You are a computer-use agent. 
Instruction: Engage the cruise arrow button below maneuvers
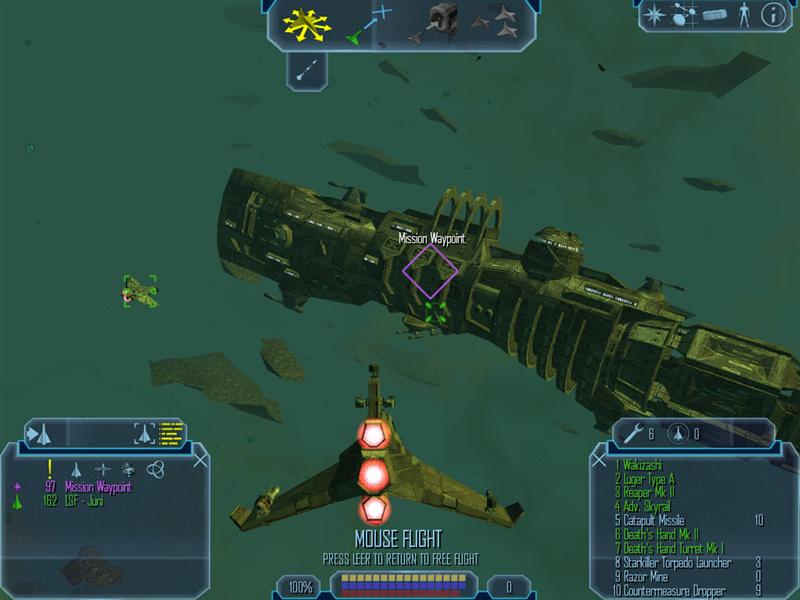point(308,69)
